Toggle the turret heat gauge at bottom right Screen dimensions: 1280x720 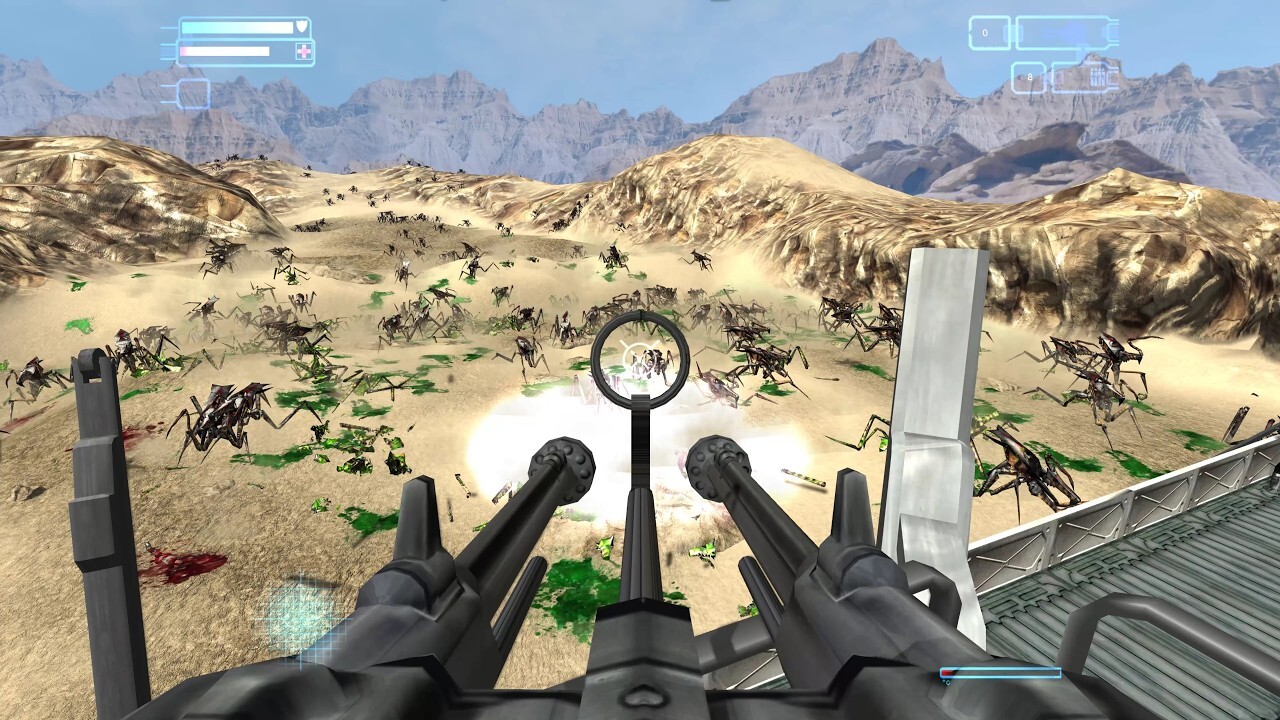pos(1001,671)
